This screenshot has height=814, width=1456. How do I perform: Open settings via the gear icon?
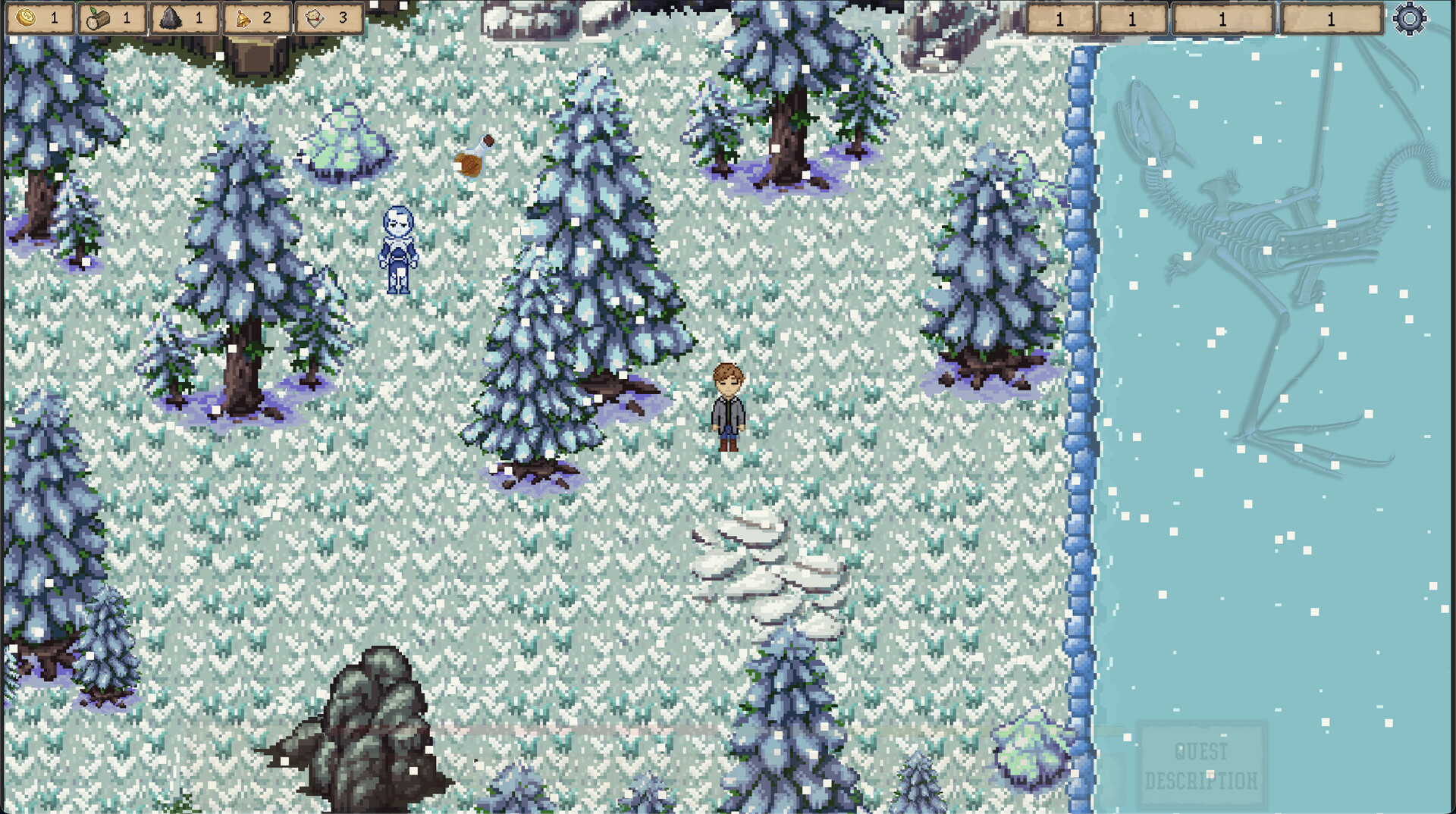pyautogui.click(x=1409, y=20)
